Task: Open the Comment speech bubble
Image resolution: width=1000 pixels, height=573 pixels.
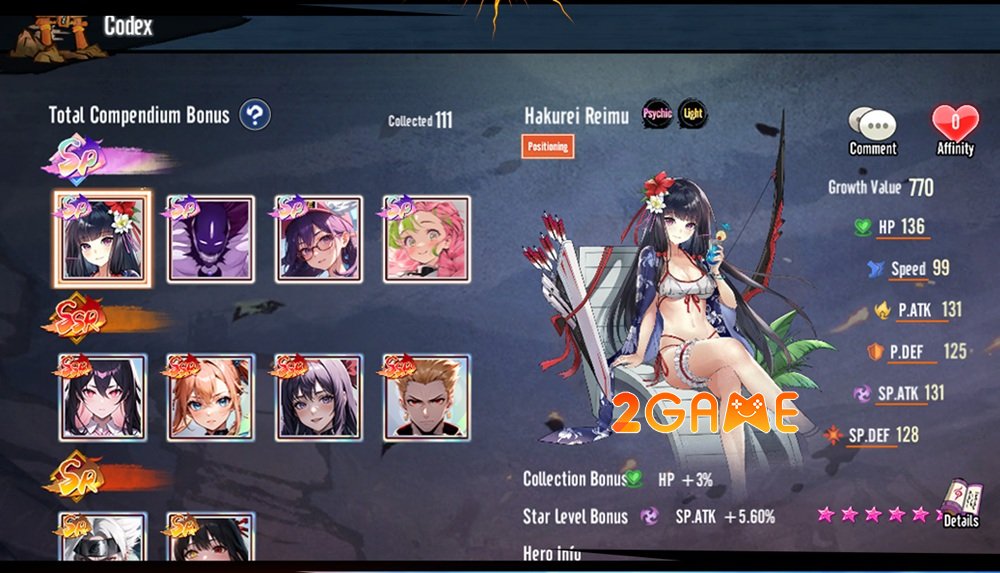Action: [x=872, y=128]
